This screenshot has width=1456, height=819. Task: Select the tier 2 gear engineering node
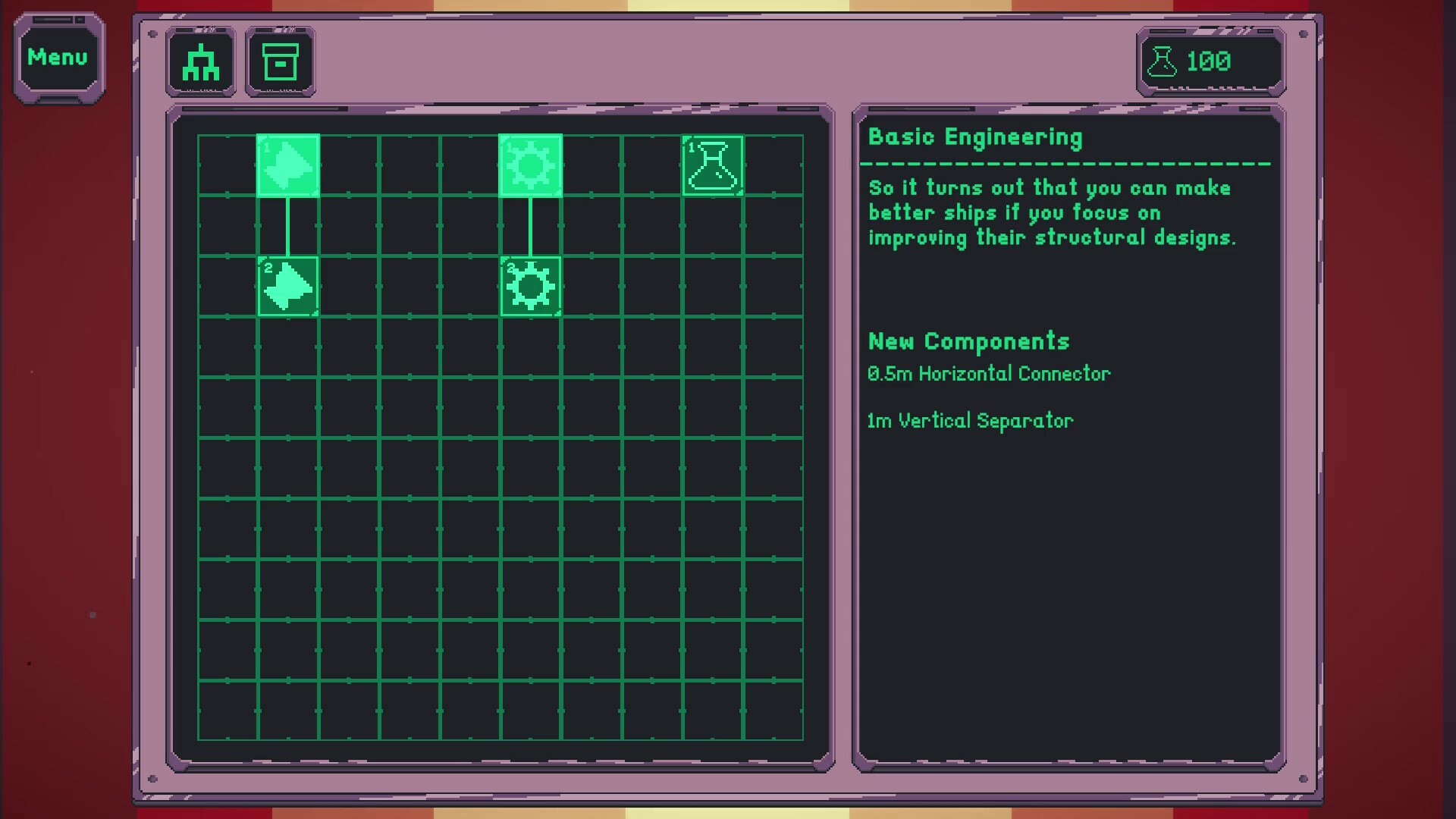click(x=530, y=286)
